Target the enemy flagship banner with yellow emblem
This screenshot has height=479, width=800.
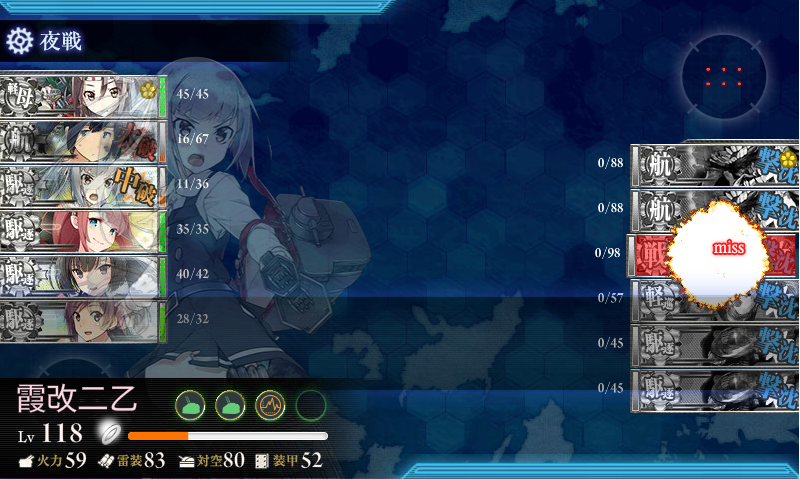[x=714, y=165]
